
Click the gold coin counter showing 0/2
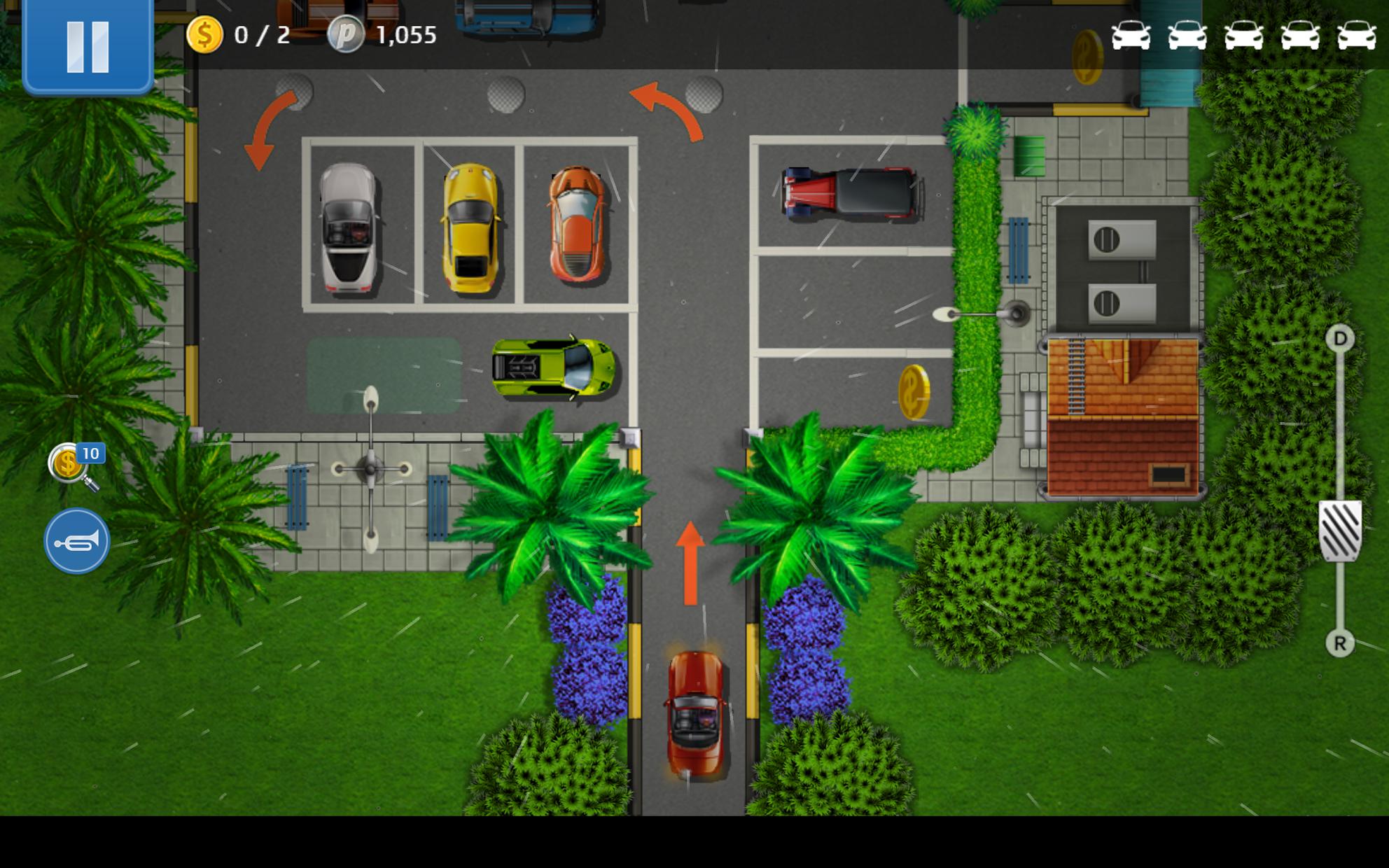click(231, 35)
